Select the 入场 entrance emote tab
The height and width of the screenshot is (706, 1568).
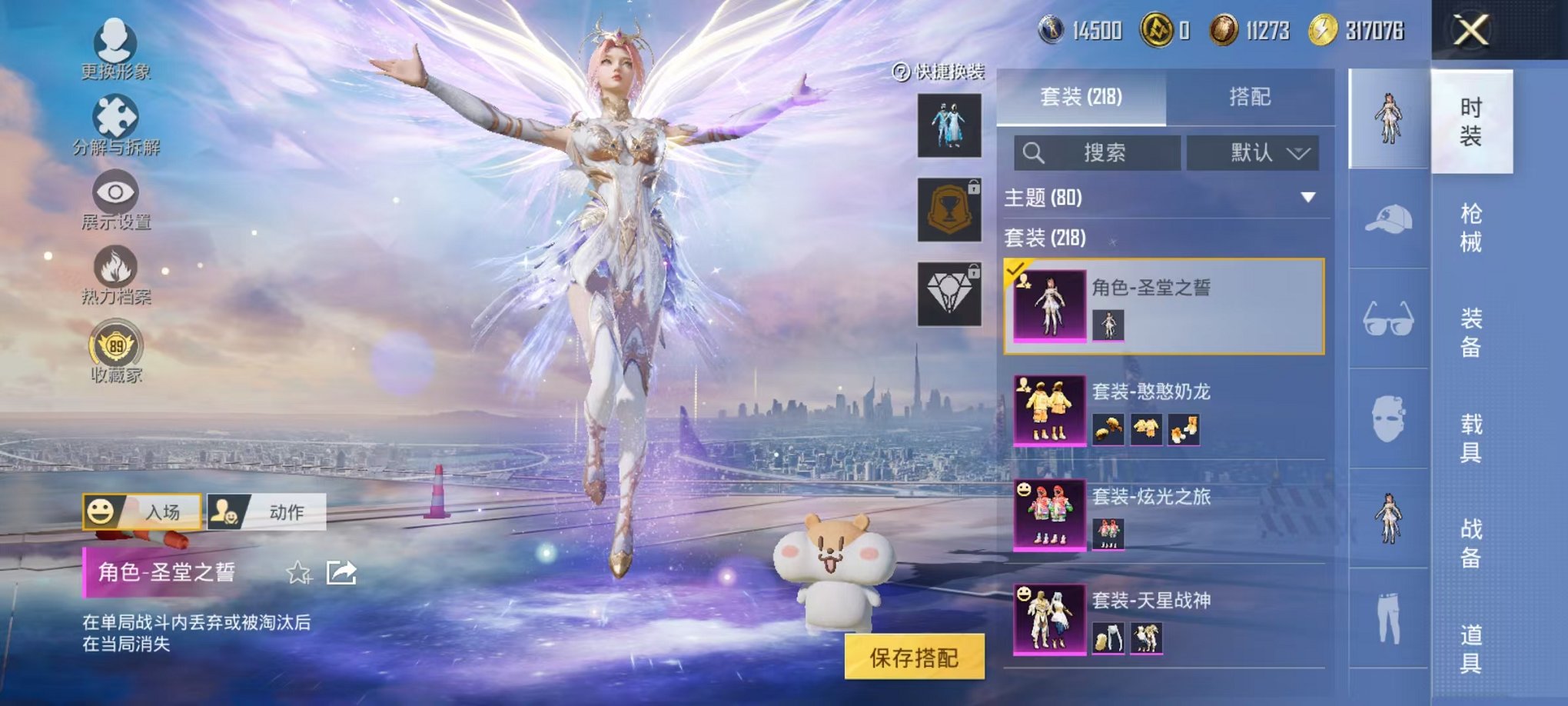tap(142, 512)
